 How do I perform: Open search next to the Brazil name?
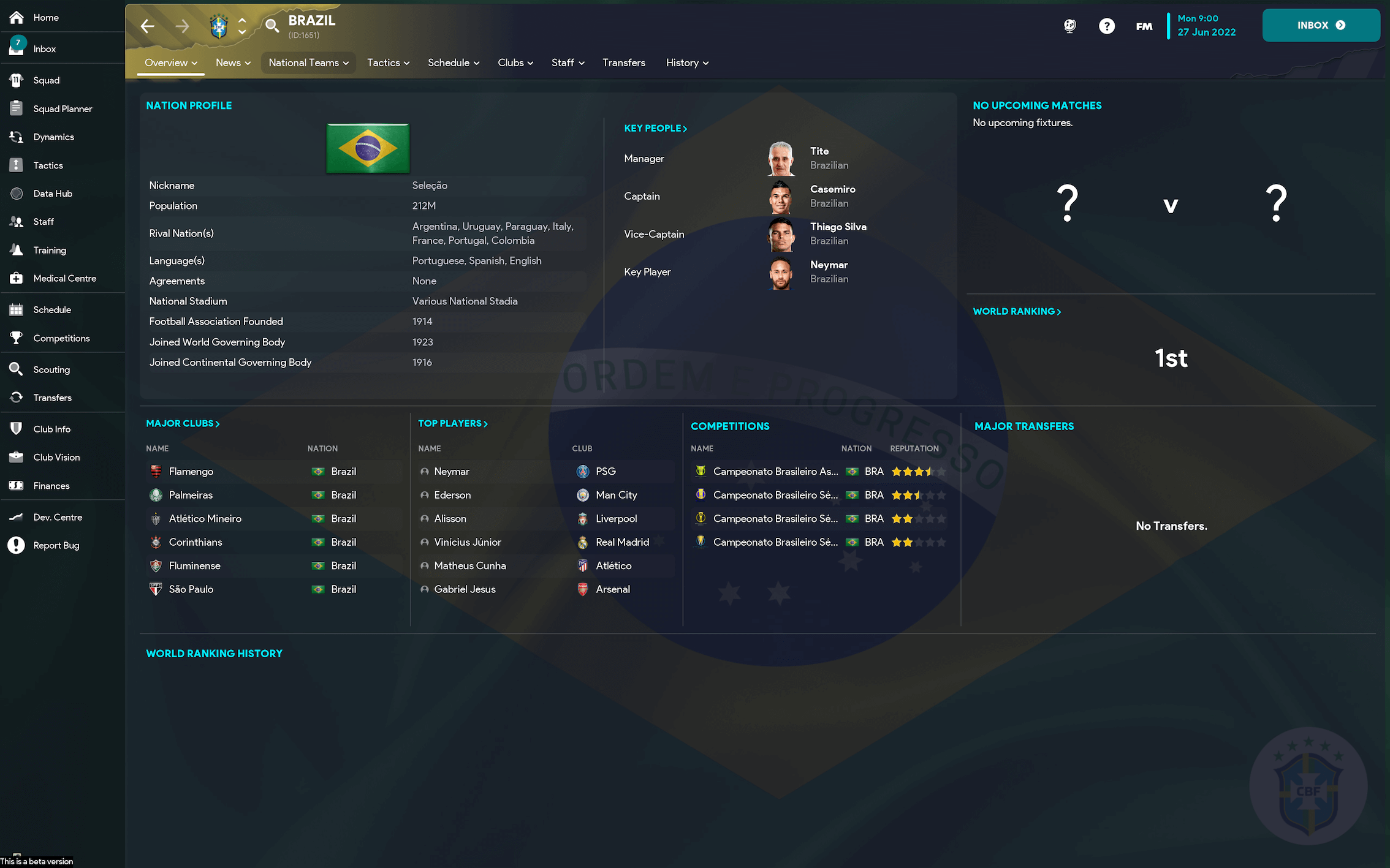[x=272, y=26]
